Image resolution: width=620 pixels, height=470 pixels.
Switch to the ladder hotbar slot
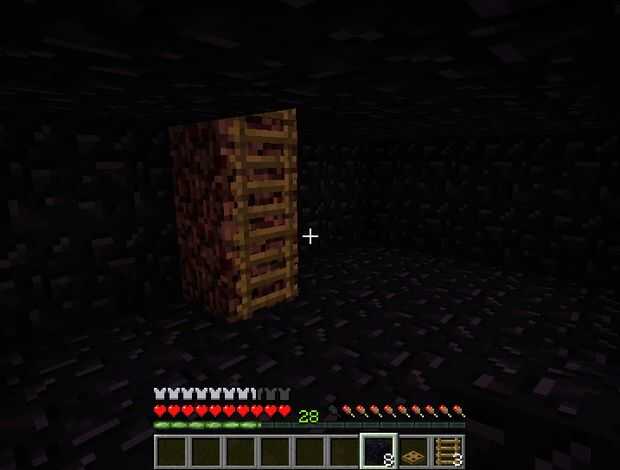[x=447, y=453]
